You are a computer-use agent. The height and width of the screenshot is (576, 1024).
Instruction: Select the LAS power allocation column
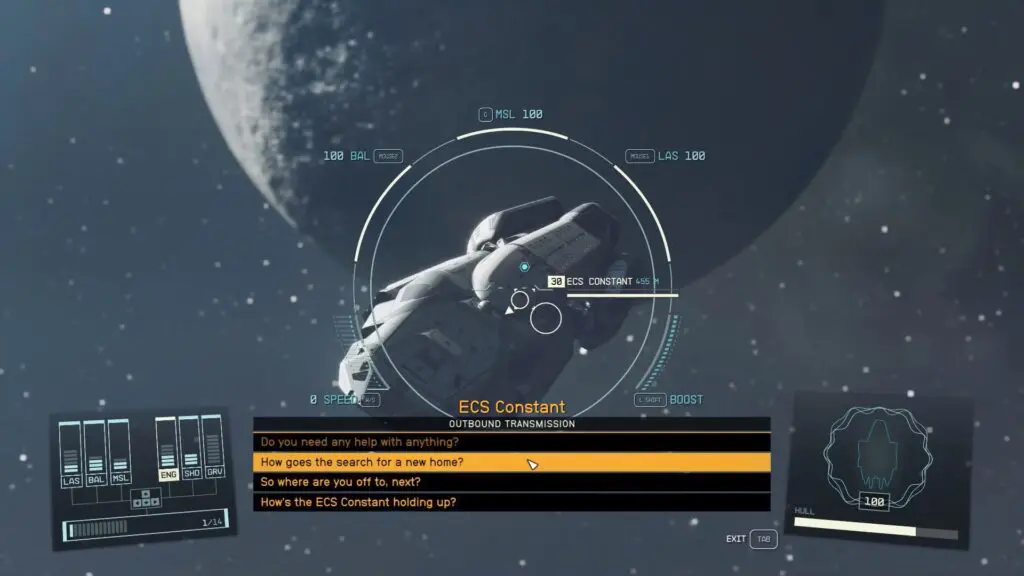coord(71,453)
